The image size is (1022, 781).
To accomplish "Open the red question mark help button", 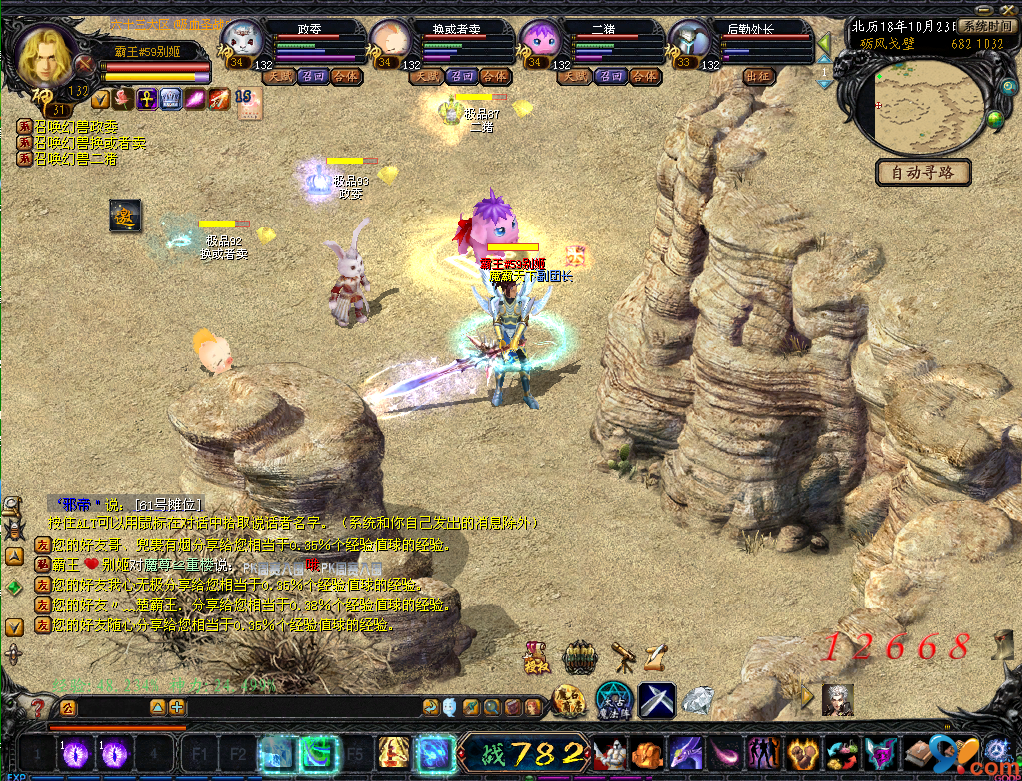I will pyautogui.click(x=37, y=708).
